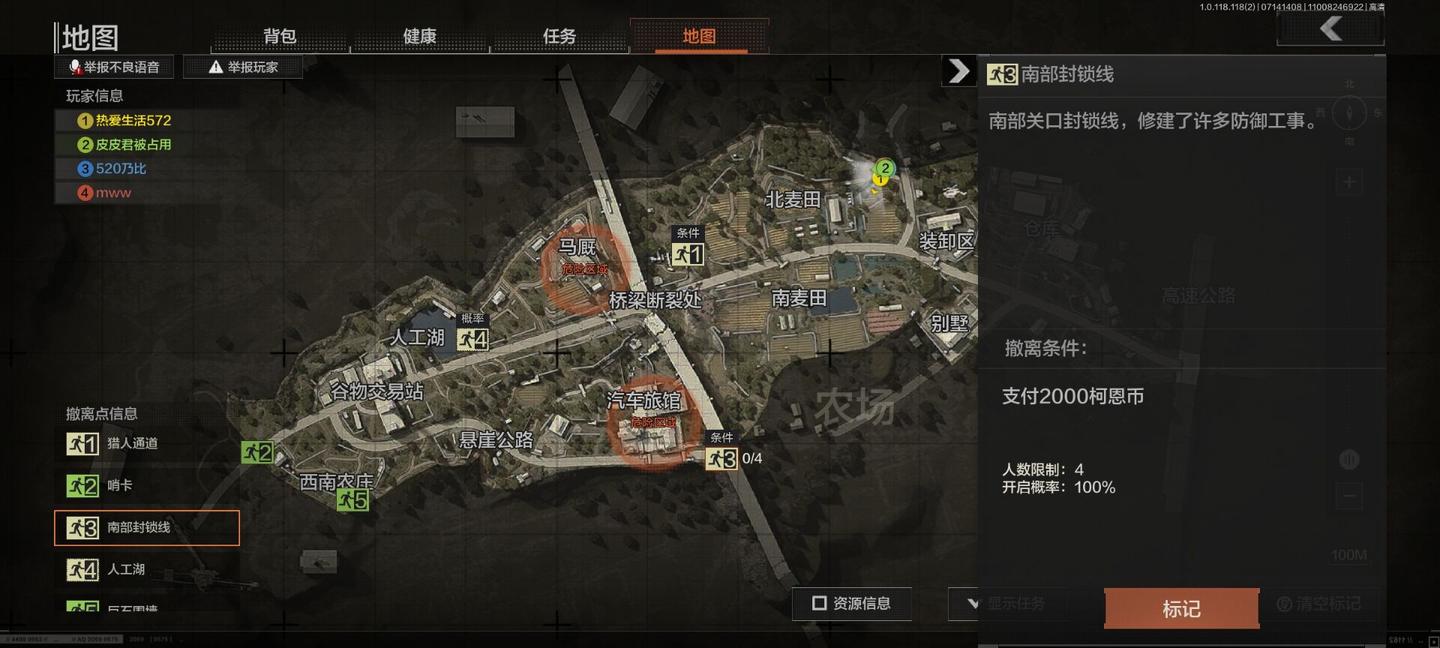Open the 举报玩家 report button
Screen dimensions: 1440x648
point(243,67)
